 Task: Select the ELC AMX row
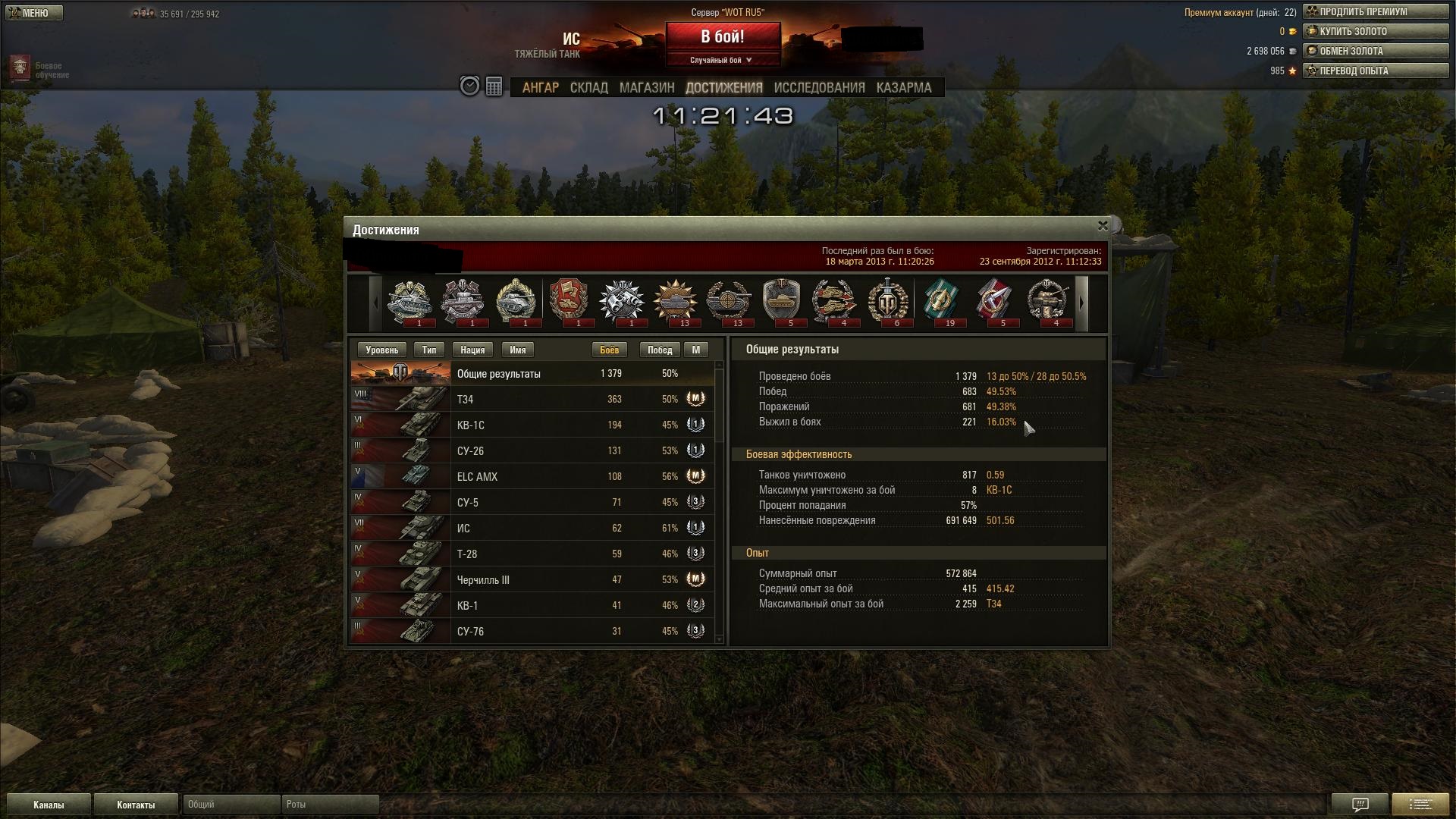531,477
